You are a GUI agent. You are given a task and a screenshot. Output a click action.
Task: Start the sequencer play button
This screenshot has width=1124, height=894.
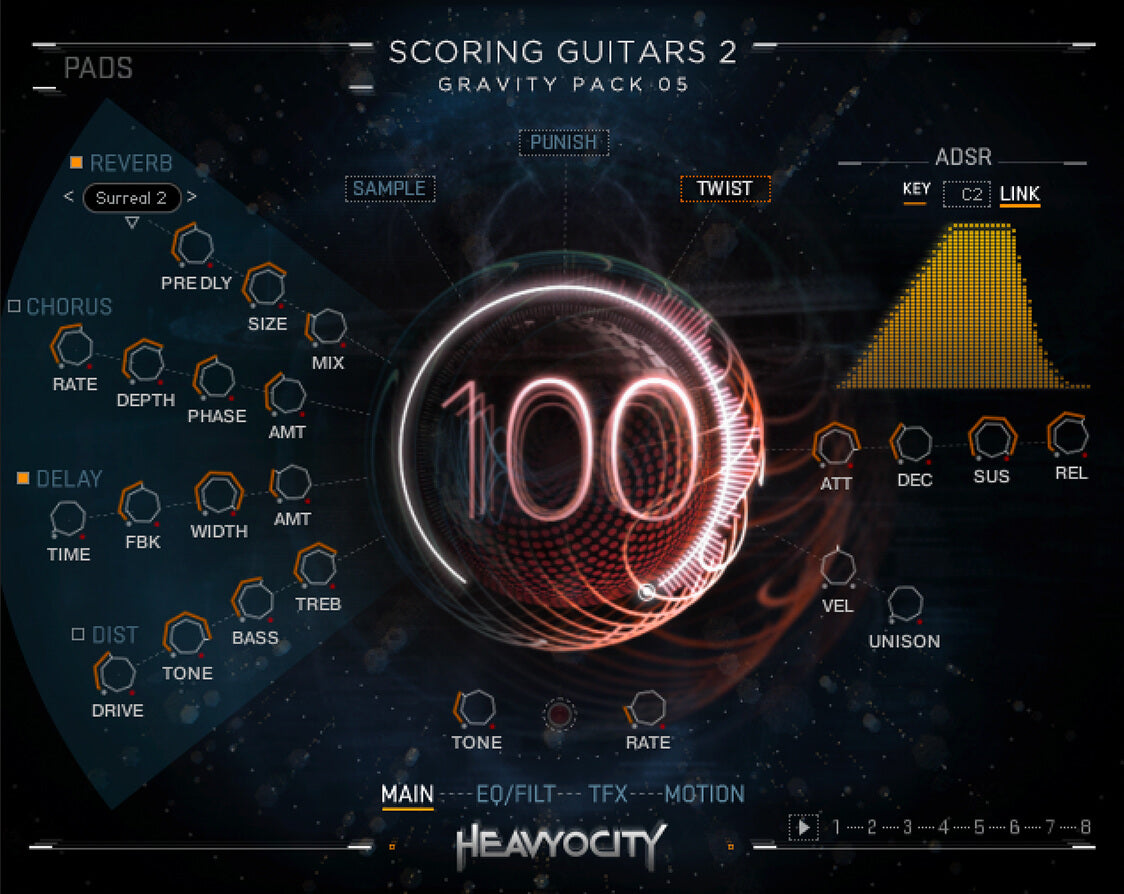802,827
